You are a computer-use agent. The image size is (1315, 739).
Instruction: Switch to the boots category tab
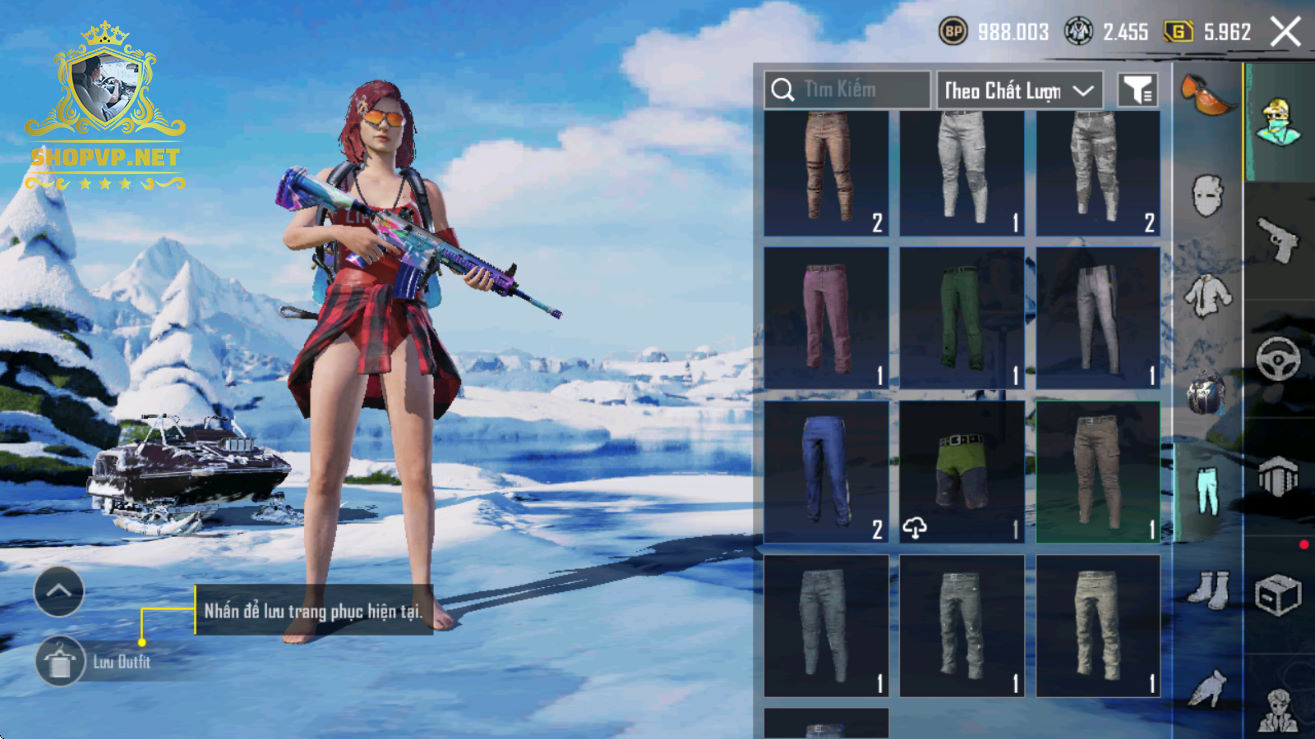[1207, 588]
